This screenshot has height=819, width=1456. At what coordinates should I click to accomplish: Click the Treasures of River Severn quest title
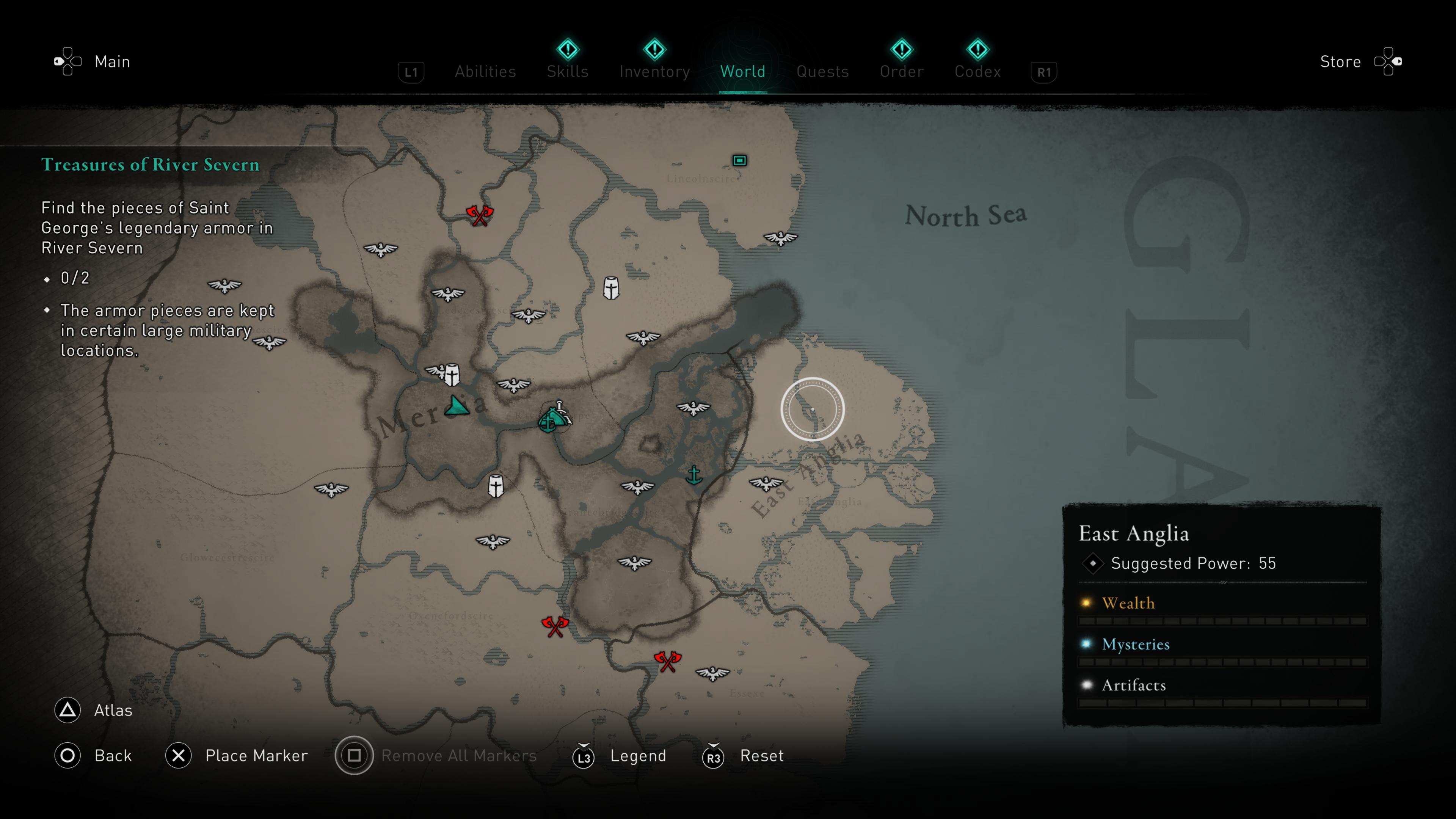pos(151,165)
